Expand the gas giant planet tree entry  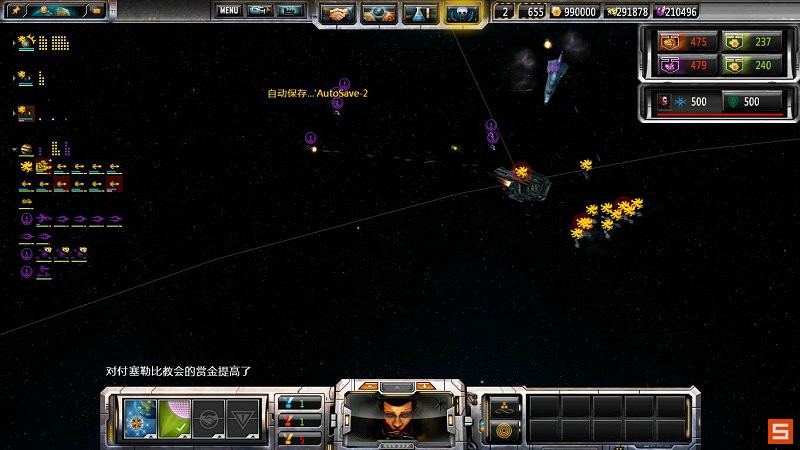[13, 150]
